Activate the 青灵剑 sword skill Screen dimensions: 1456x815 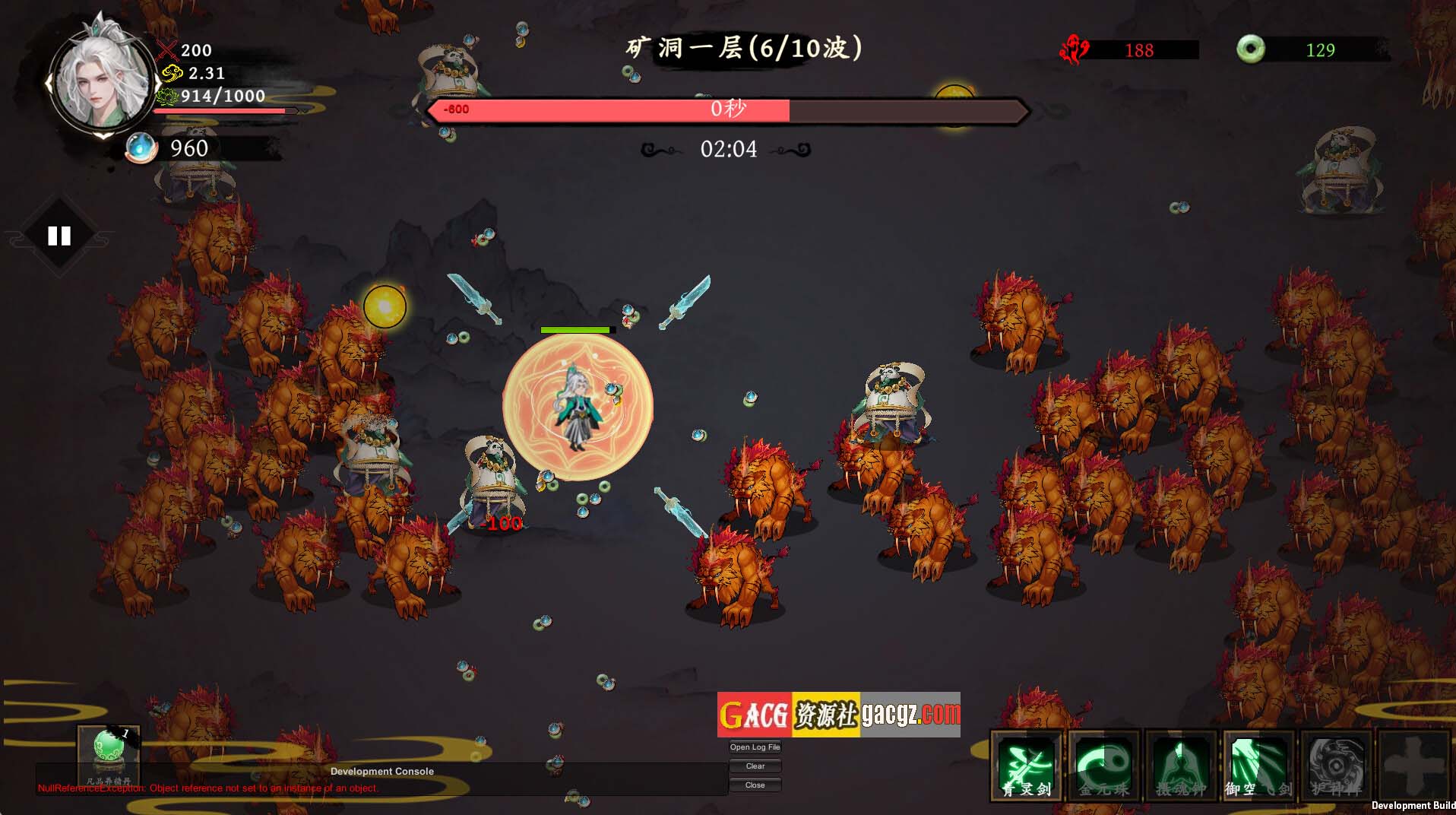click(x=1027, y=766)
